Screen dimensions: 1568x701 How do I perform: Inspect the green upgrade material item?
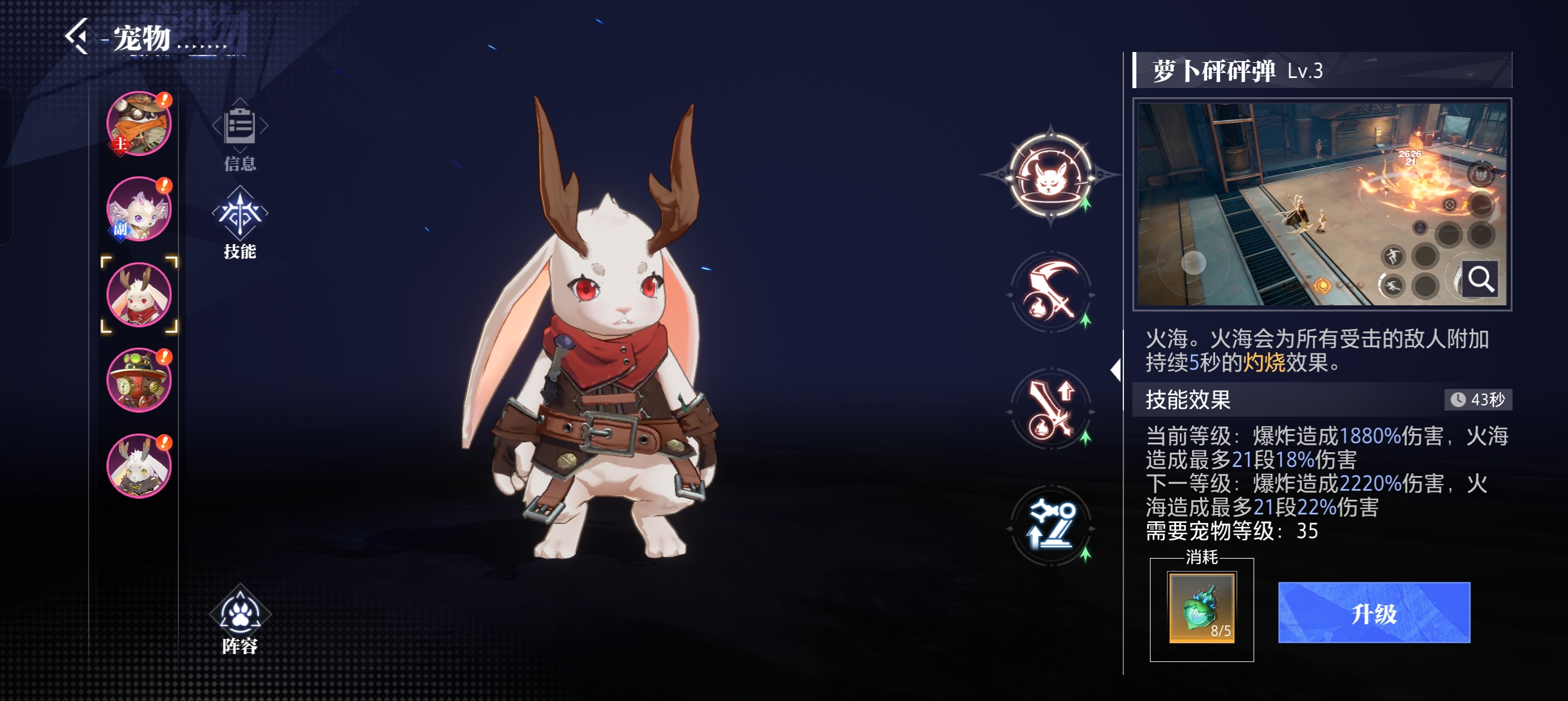coord(1201,607)
